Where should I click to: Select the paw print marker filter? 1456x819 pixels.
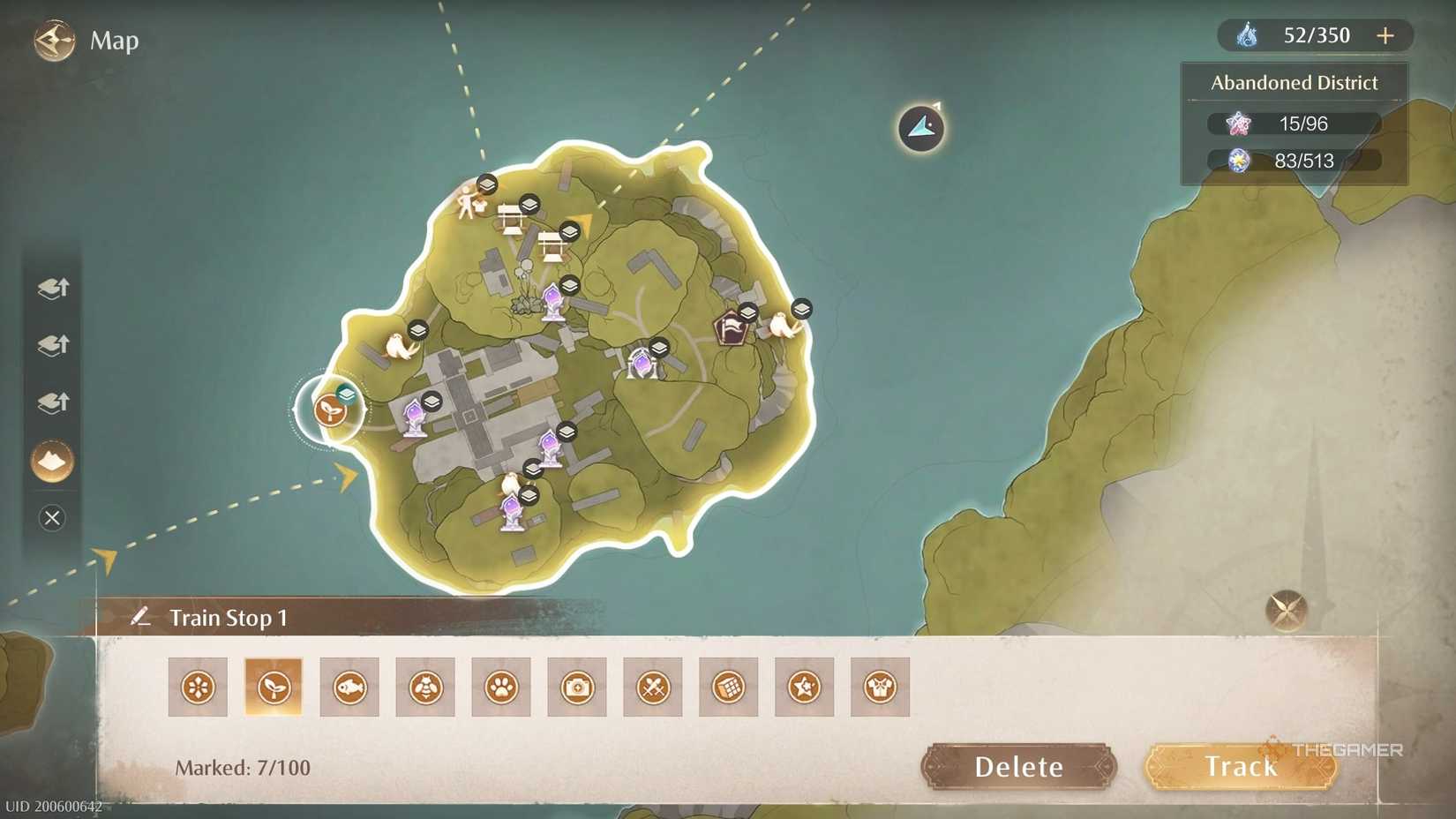click(x=501, y=687)
